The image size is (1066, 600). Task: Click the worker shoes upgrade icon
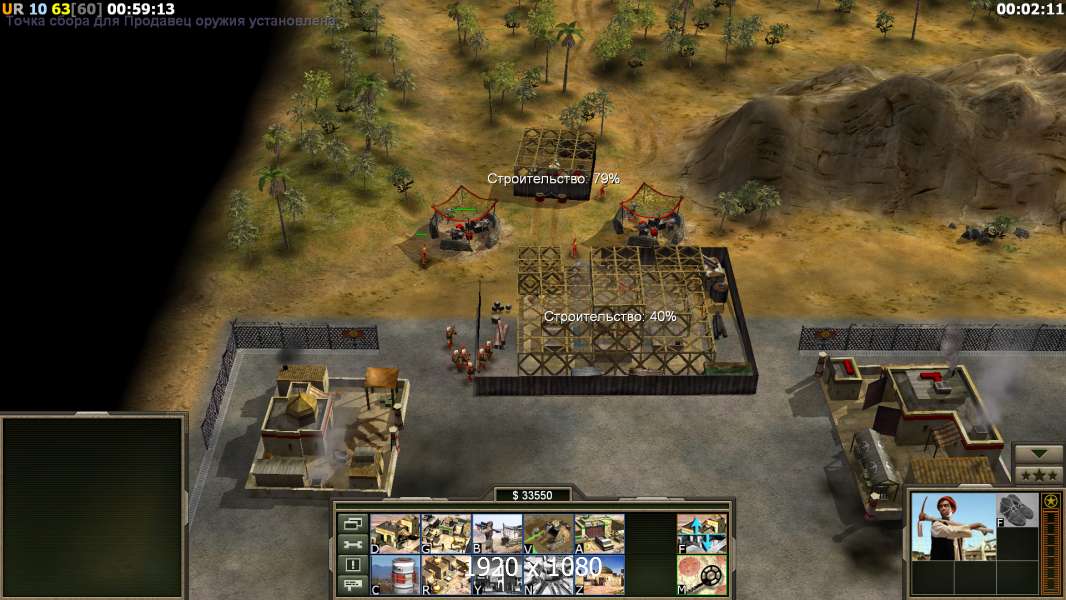[x=1018, y=510]
